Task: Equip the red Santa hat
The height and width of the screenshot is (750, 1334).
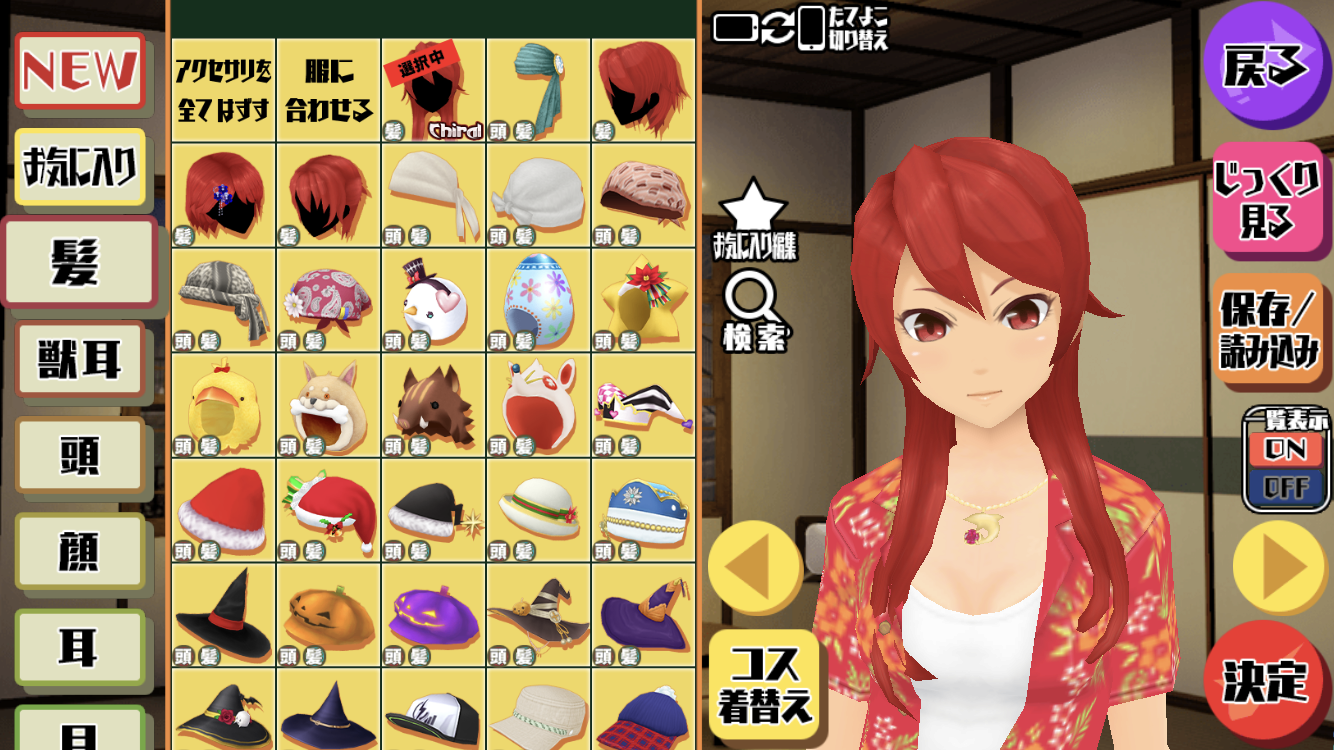Action: (224, 511)
